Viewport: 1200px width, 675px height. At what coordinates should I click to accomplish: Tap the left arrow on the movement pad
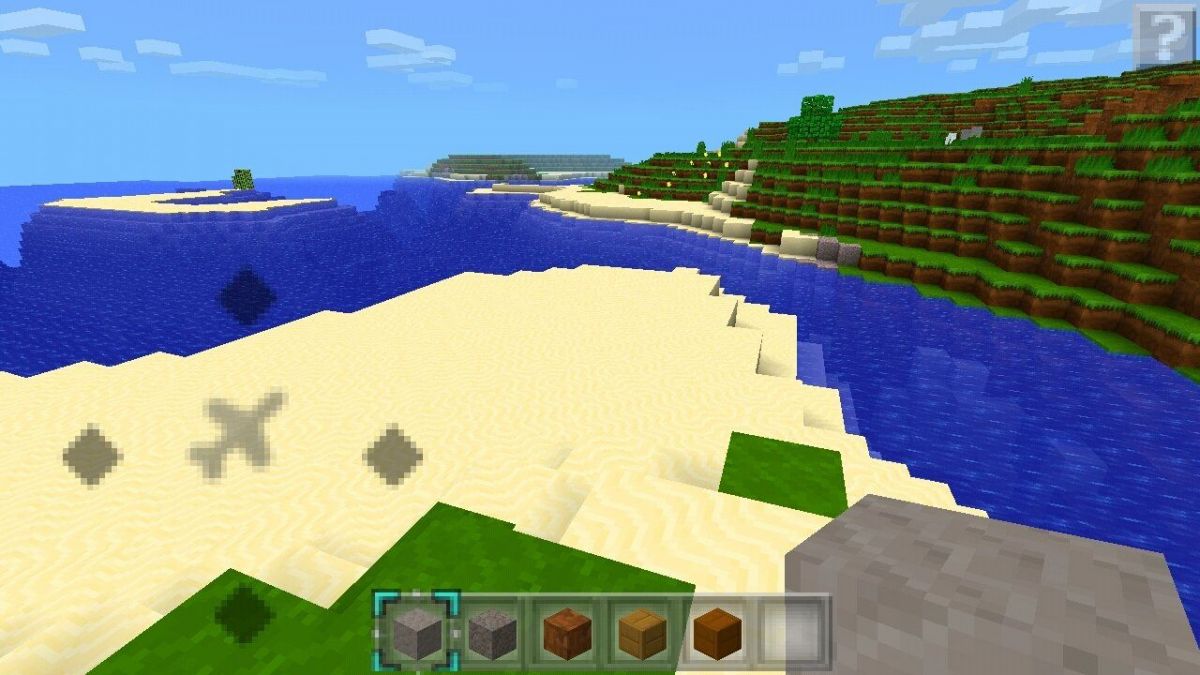coord(92,455)
